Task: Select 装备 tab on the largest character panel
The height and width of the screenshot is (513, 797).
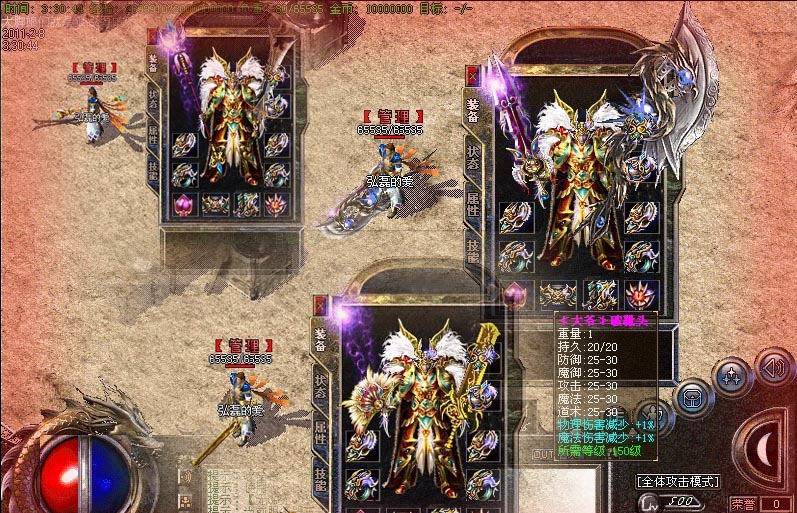Action: pos(473,108)
